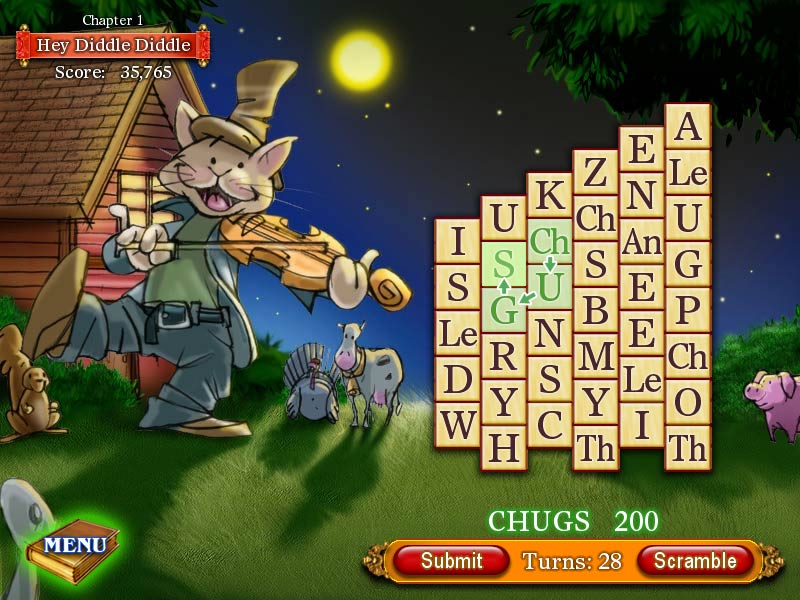Pick the letter O tile

(x=687, y=402)
